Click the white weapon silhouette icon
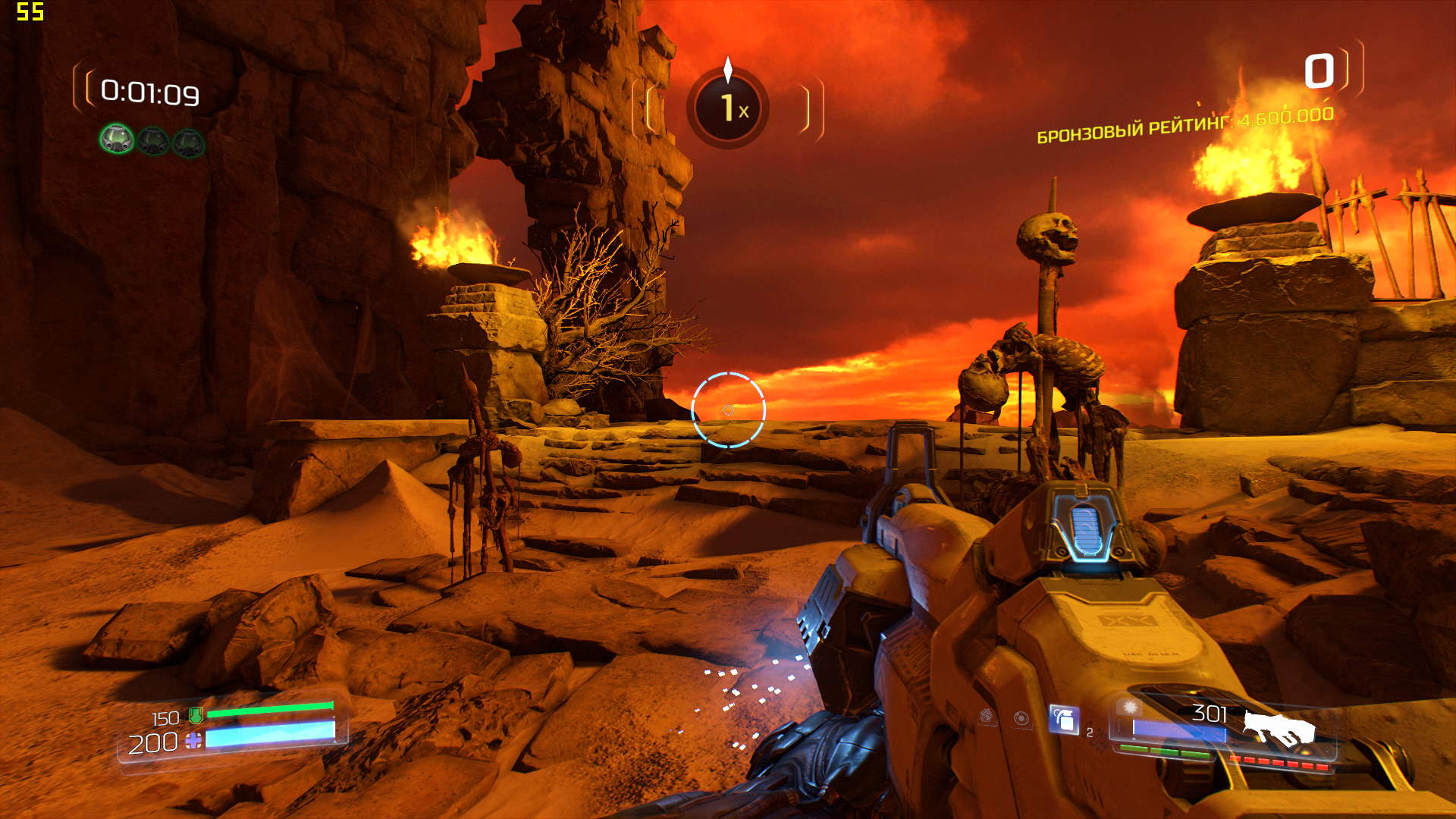 point(1278,728)
